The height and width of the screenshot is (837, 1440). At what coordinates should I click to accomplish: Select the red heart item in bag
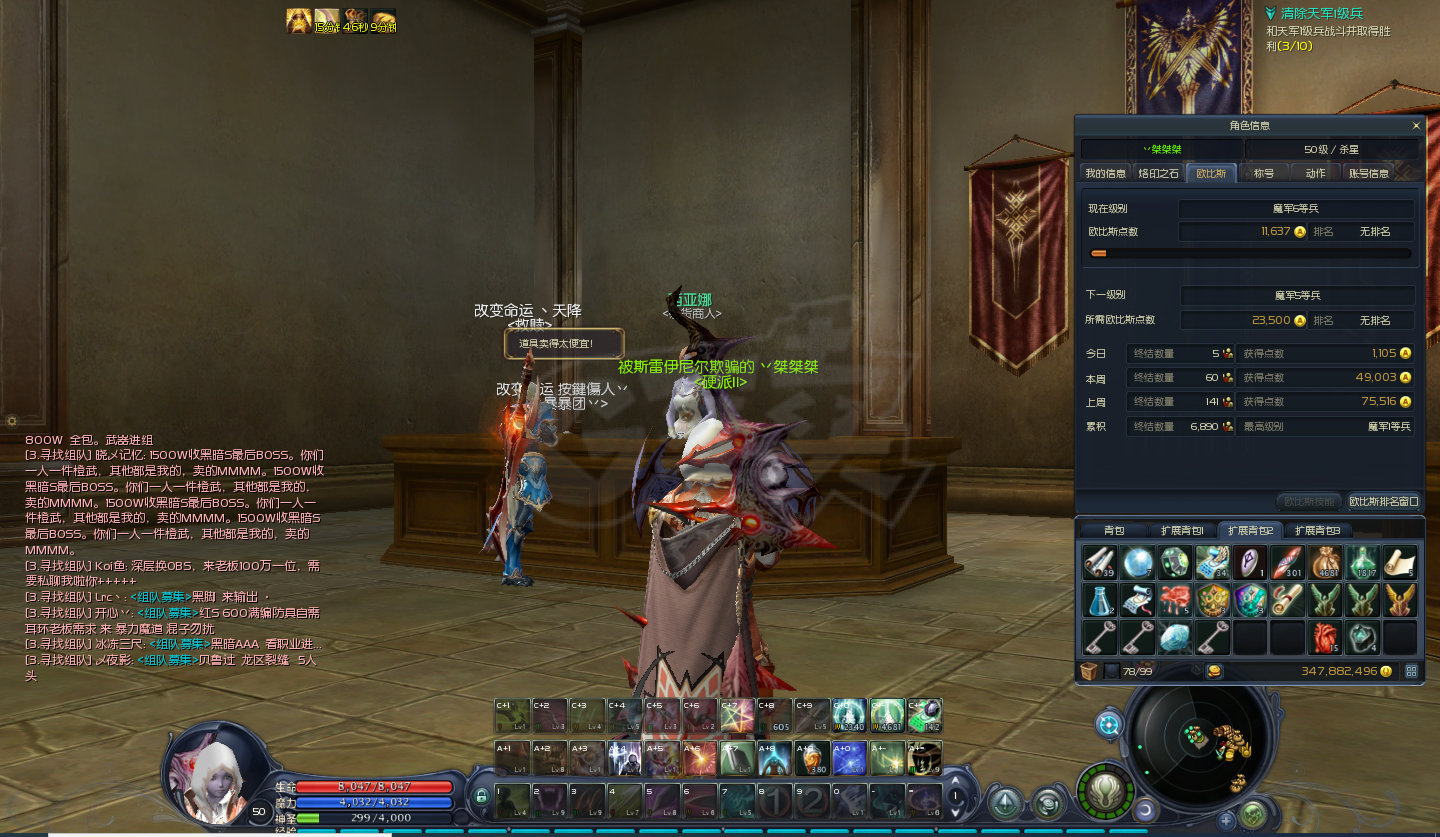(1325, 637)
